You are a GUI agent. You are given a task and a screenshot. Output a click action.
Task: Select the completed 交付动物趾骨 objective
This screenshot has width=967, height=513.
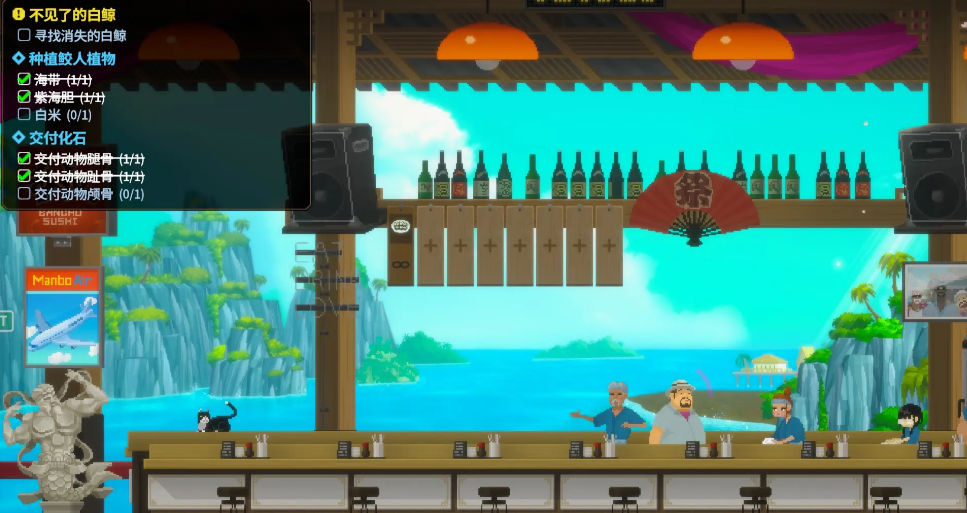[88, 176]
